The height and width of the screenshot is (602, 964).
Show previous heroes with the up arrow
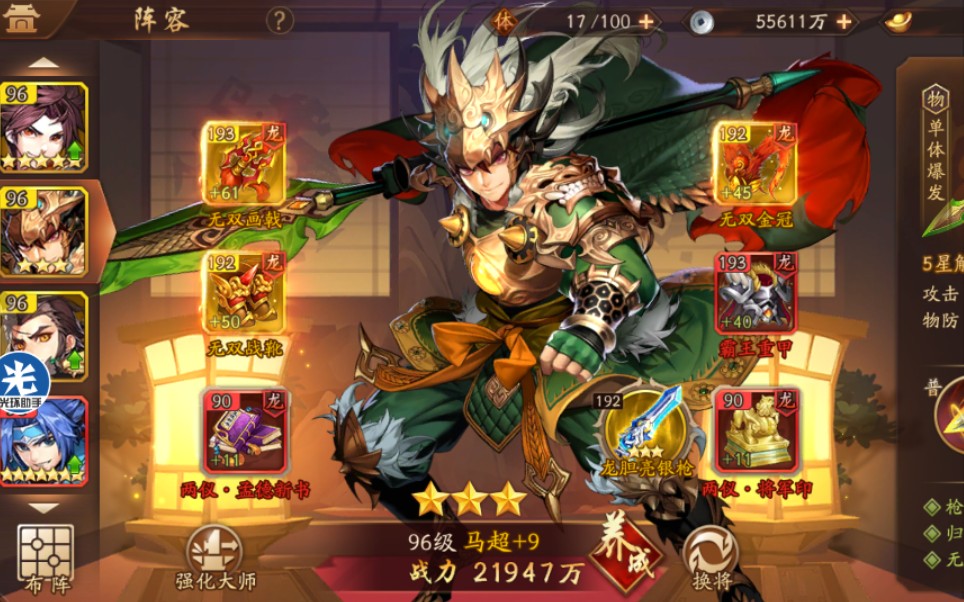pyautogui.click(x=43, y=63)
